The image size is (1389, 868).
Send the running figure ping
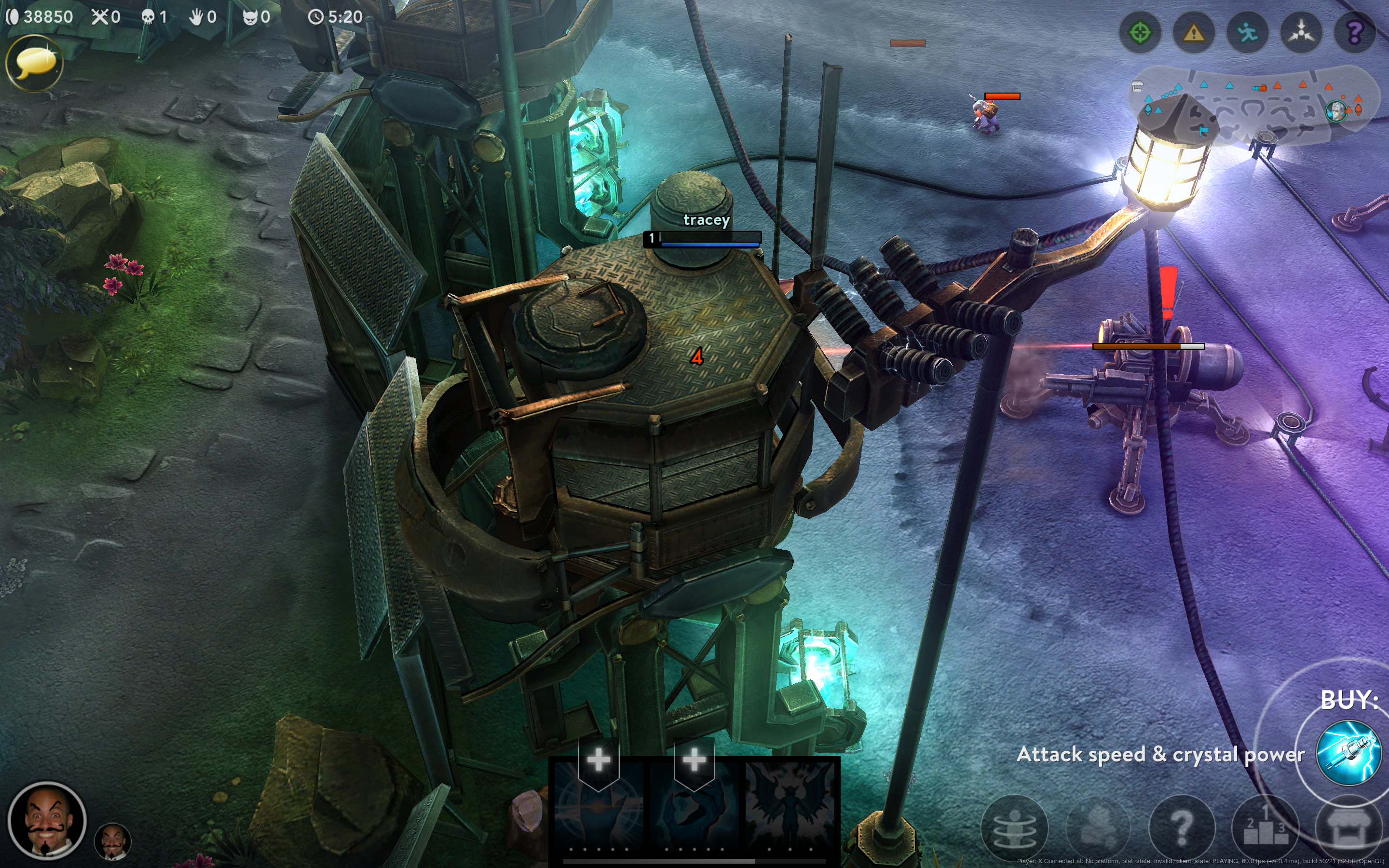pyautogui.click(x=1247, y=33)
